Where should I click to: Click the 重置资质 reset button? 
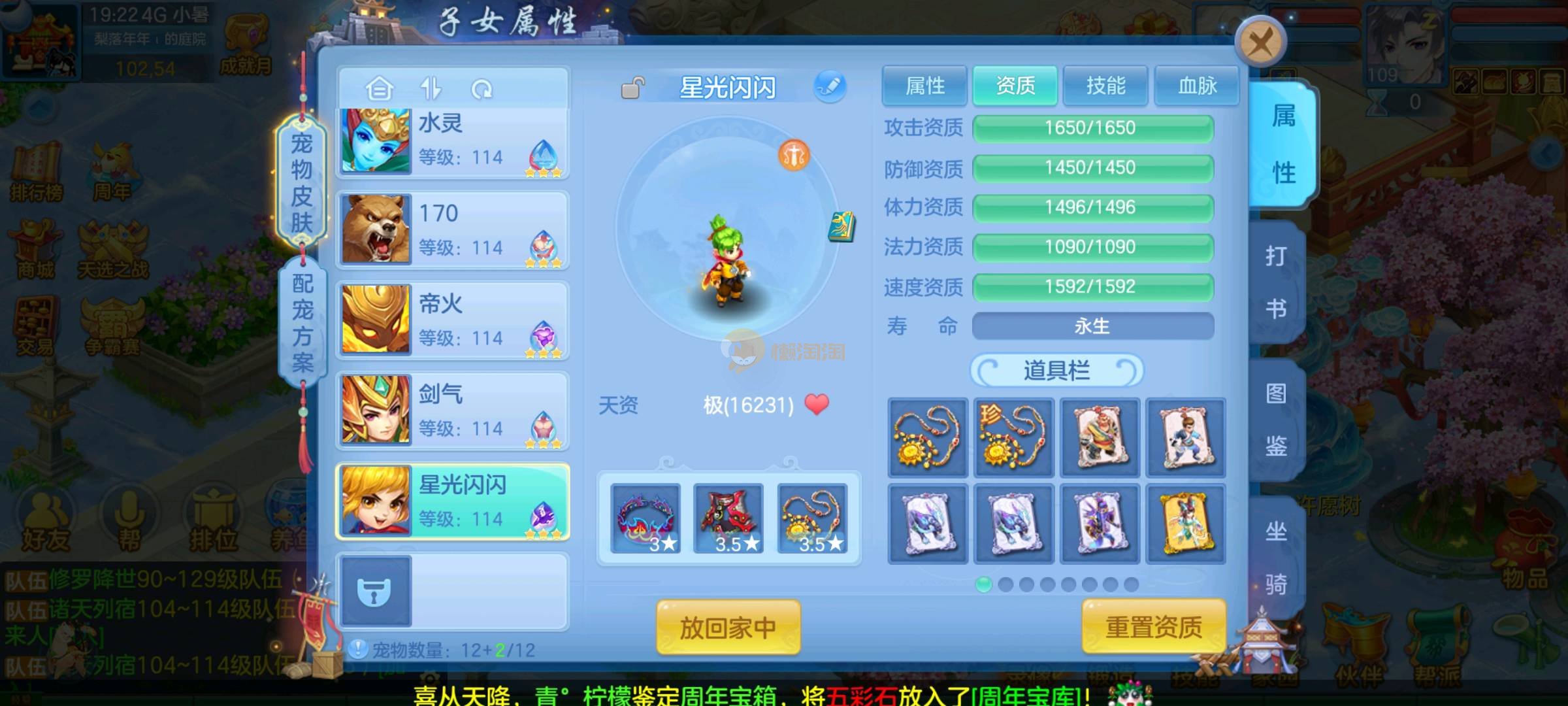coord(1153,628)
